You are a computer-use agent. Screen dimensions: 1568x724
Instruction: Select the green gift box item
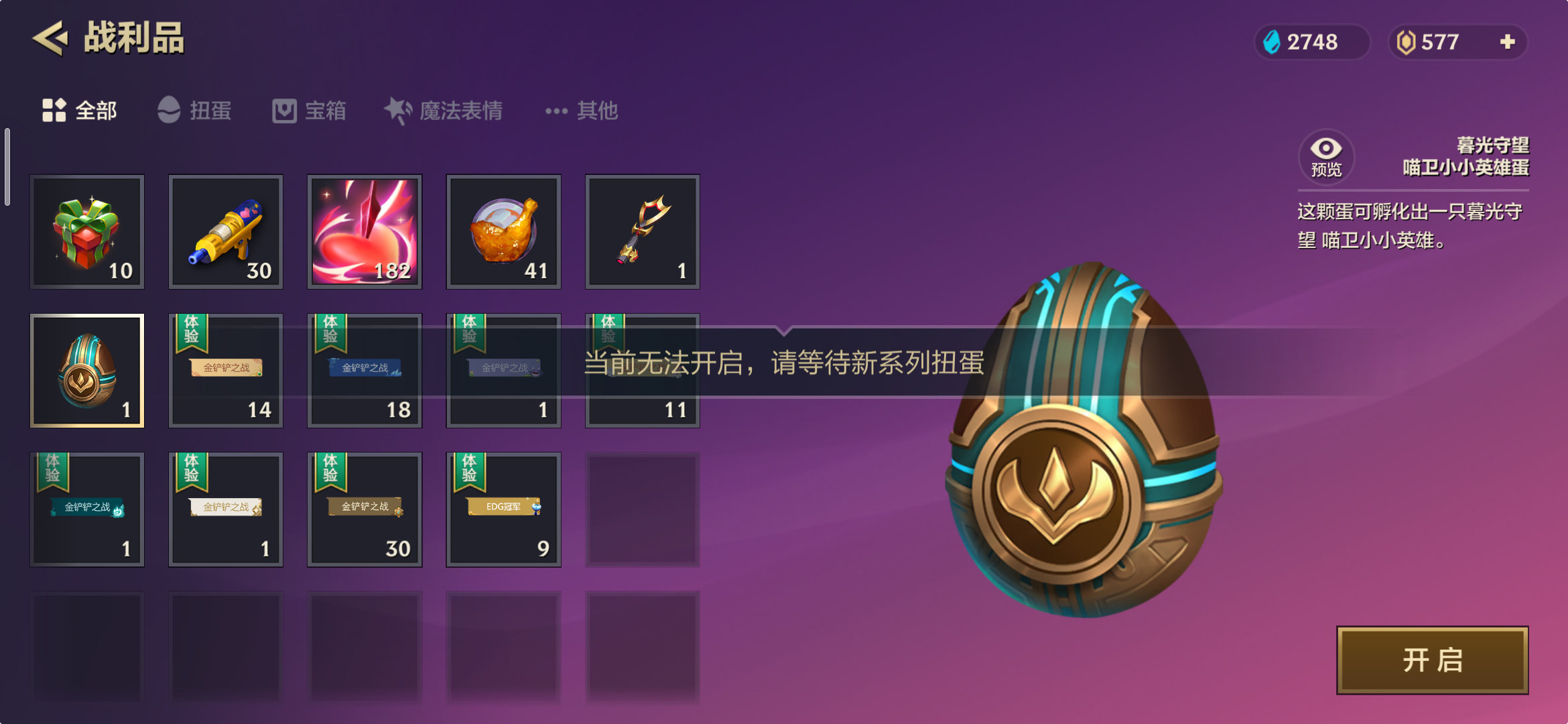[x=87, y=231]
